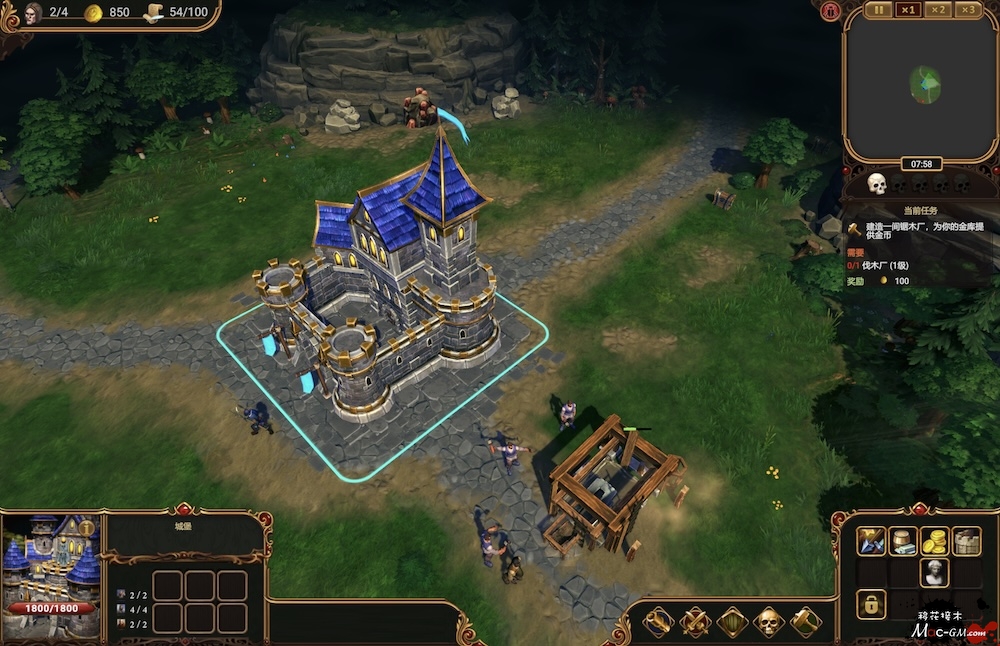The image size is (1000, 646).
Task: Open the crossed swords build category
Action: [x=695, y=621]
